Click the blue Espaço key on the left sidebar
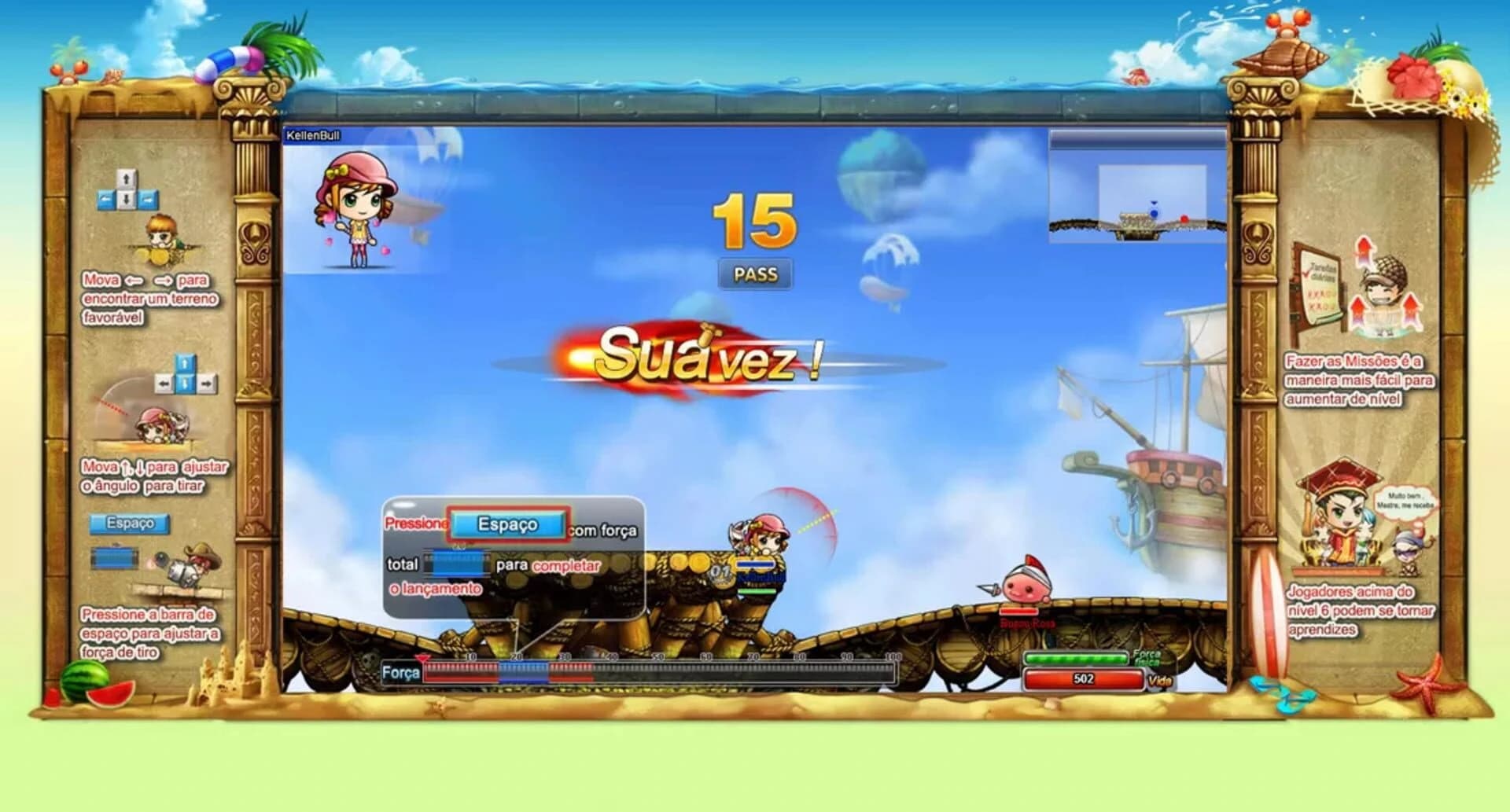The image size is (1510, 812). pyautogui.click(x=131, y=524)
